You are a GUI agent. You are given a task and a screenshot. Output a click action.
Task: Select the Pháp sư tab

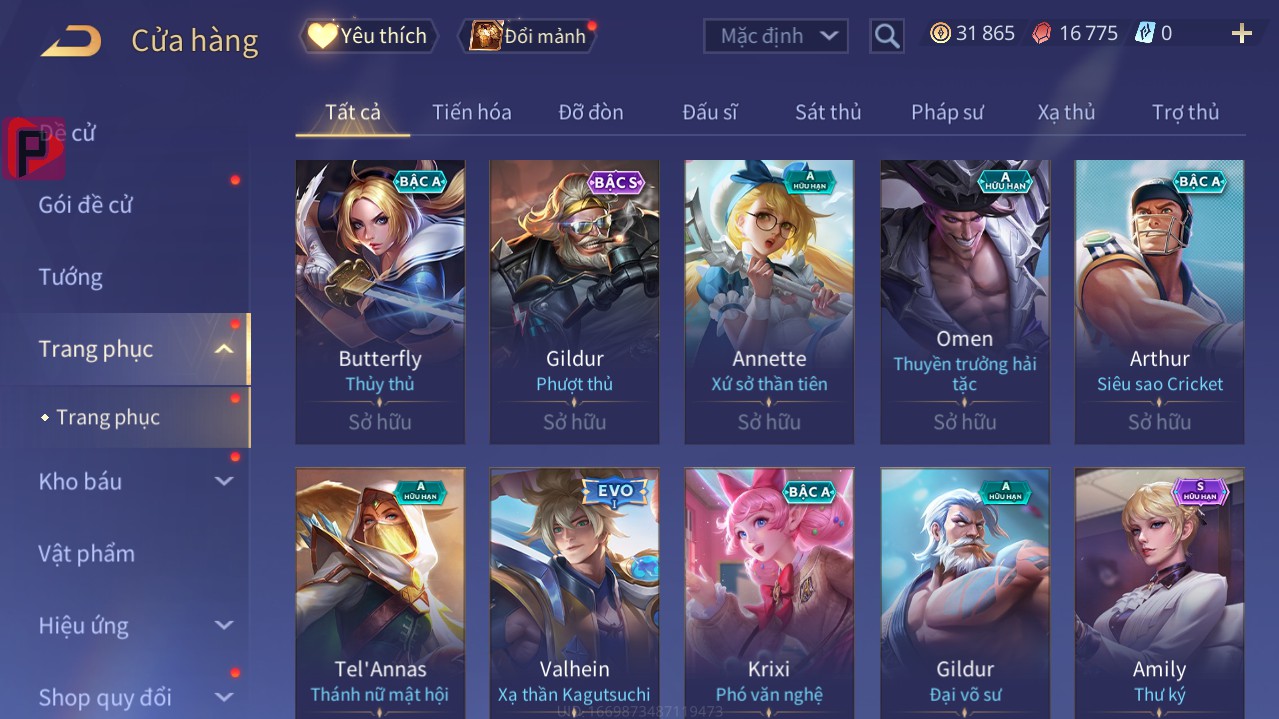click(947, 112)
